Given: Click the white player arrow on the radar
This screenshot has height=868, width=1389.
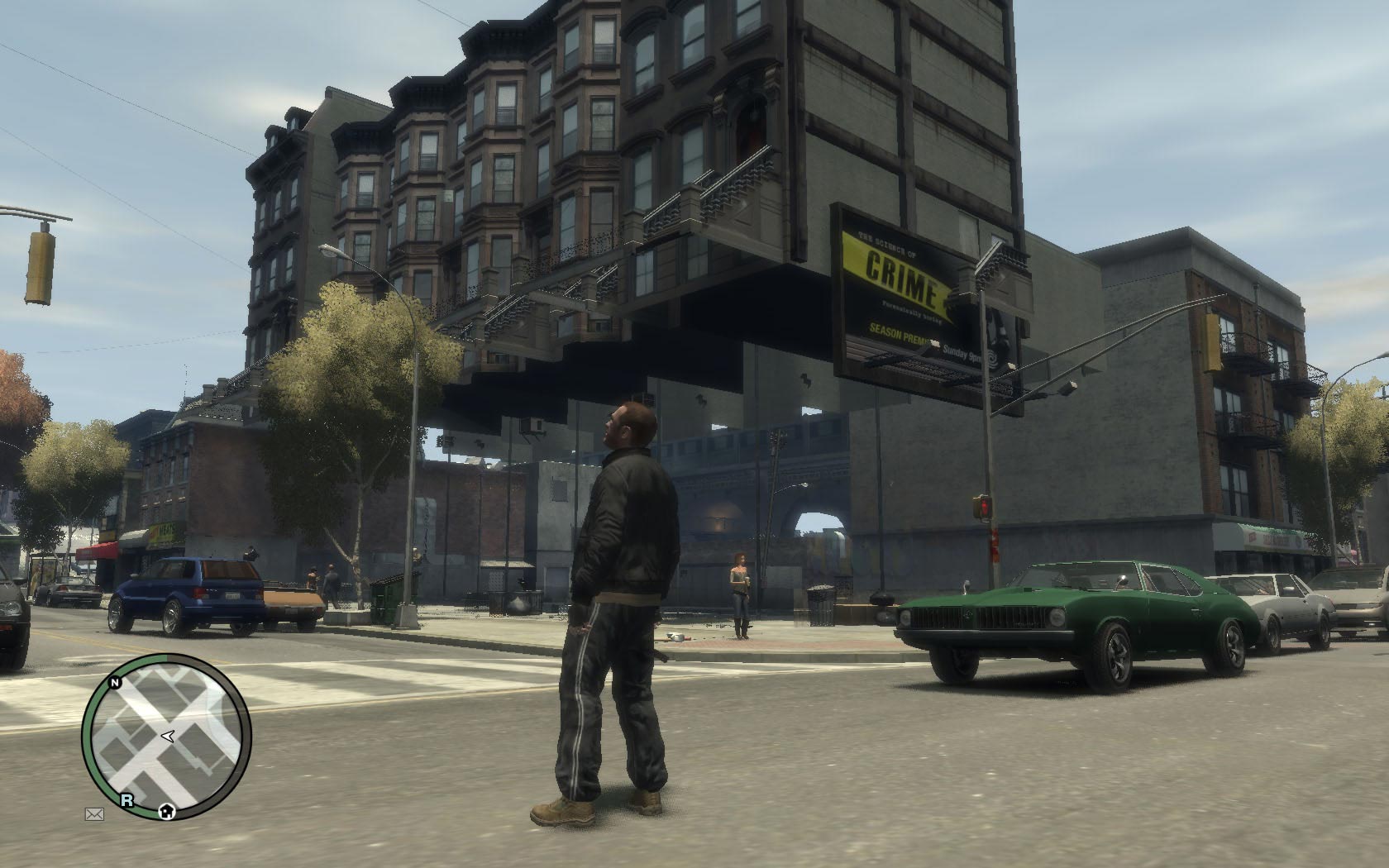Looking at the screenshot, I should tap(167, 735).
